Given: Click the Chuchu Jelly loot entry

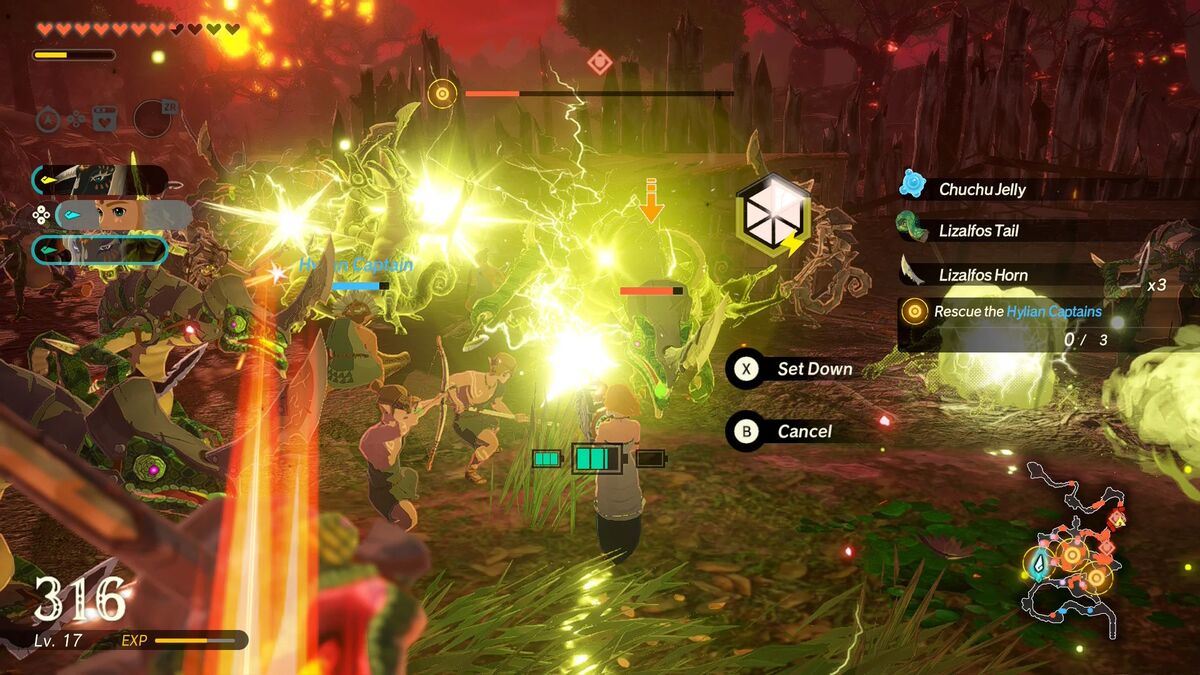Looking at the screenshot, I should [982, 189].
